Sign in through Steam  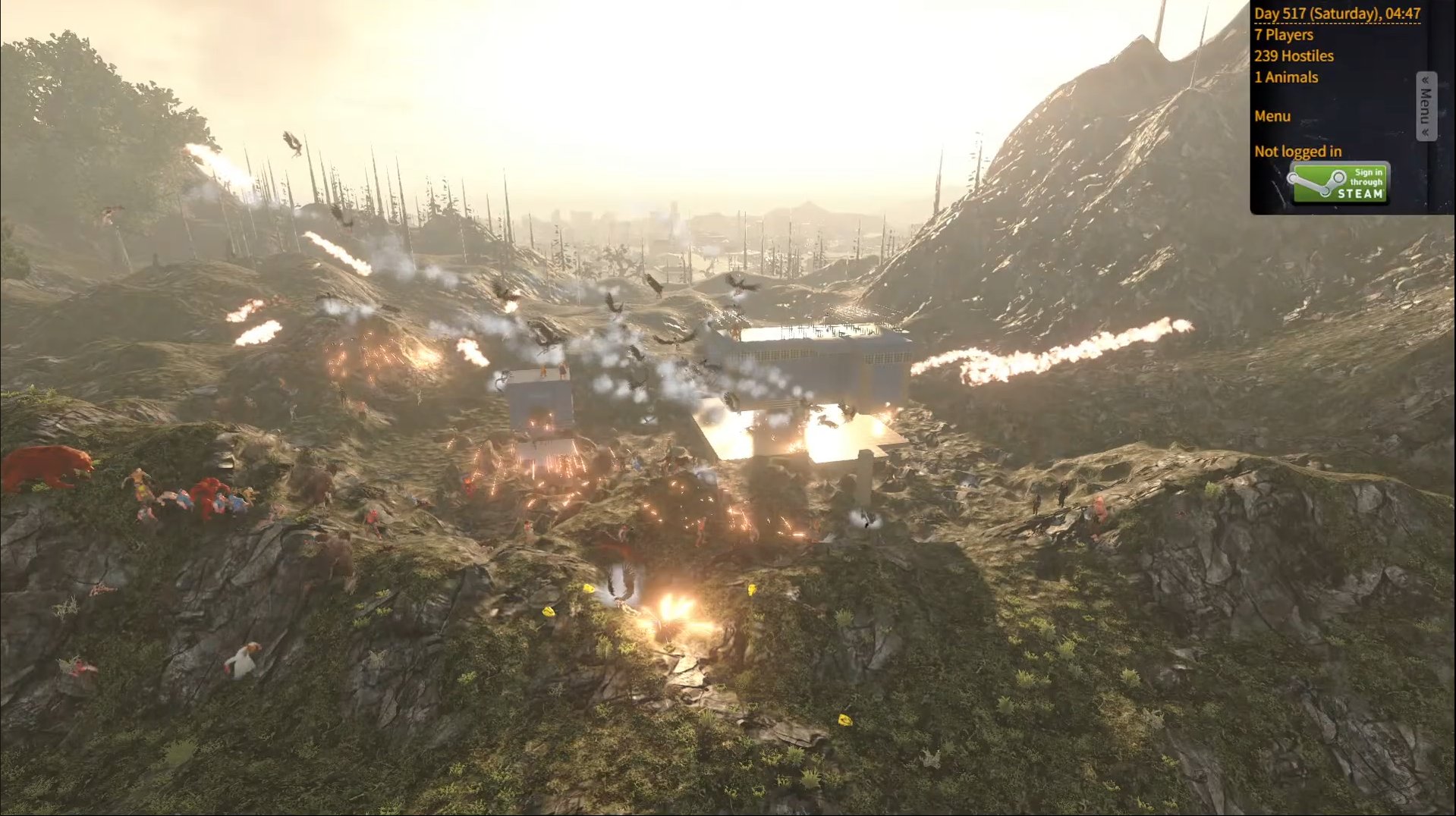pos(1339,184)
